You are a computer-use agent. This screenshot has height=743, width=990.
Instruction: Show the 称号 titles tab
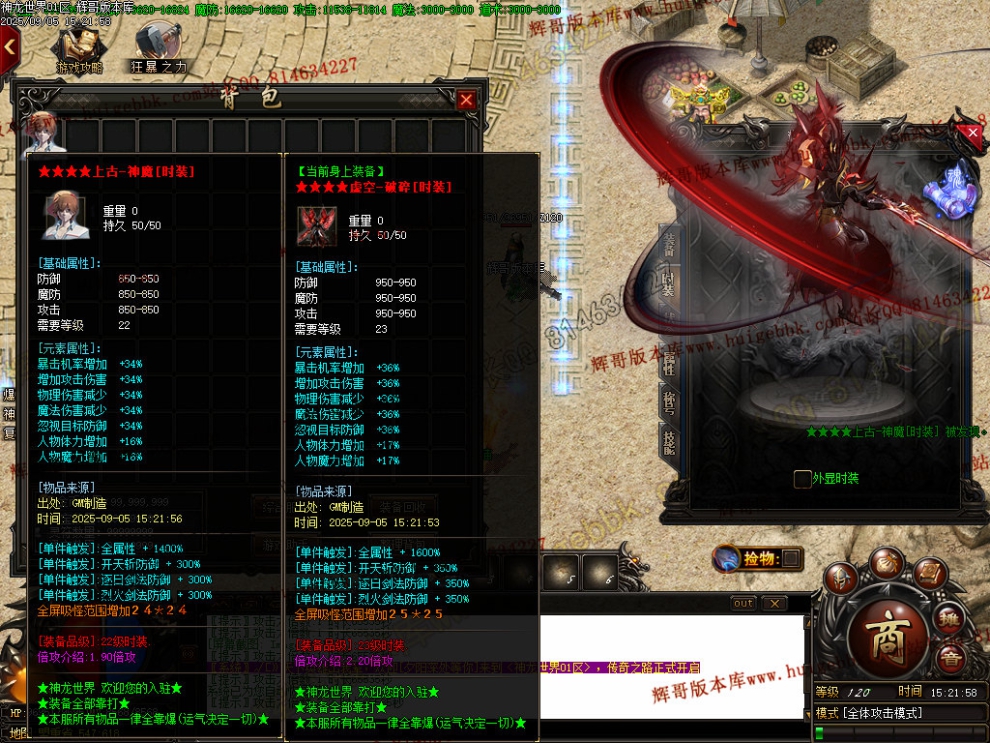tap(669, 402)
